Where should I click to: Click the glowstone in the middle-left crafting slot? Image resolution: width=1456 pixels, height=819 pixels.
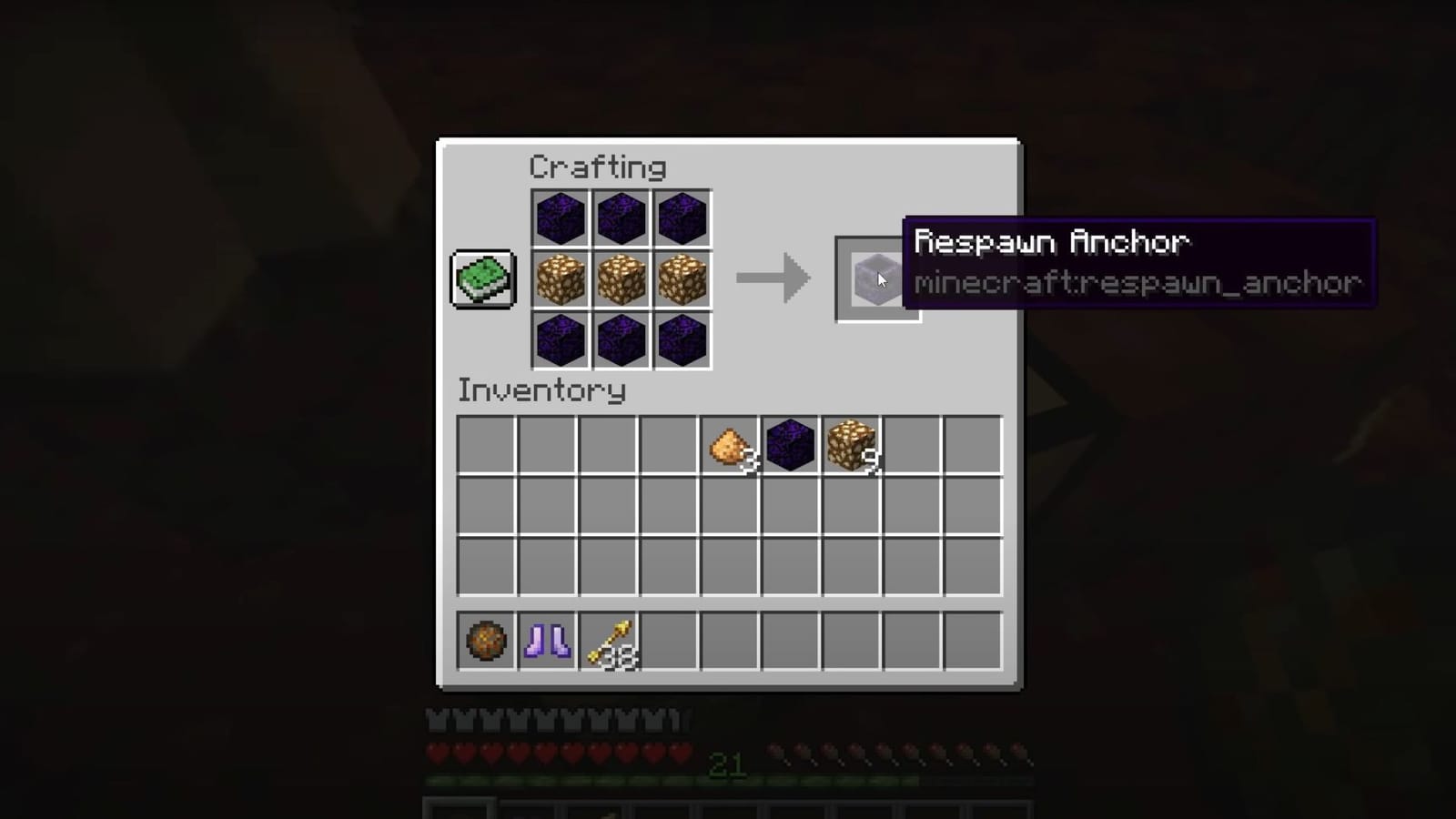[560, 279]
